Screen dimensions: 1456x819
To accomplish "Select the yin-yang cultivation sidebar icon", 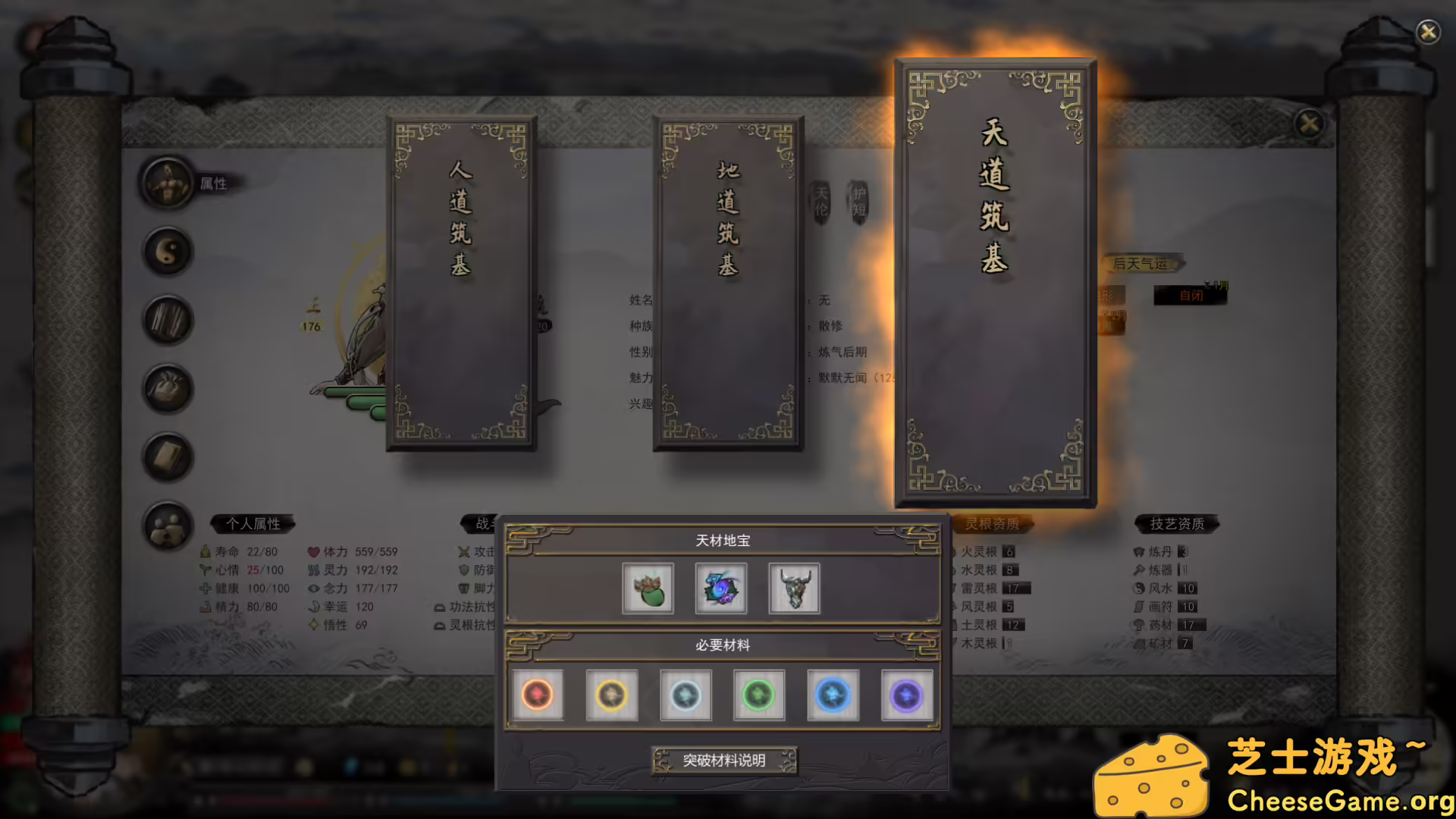I will pos(168,252).
